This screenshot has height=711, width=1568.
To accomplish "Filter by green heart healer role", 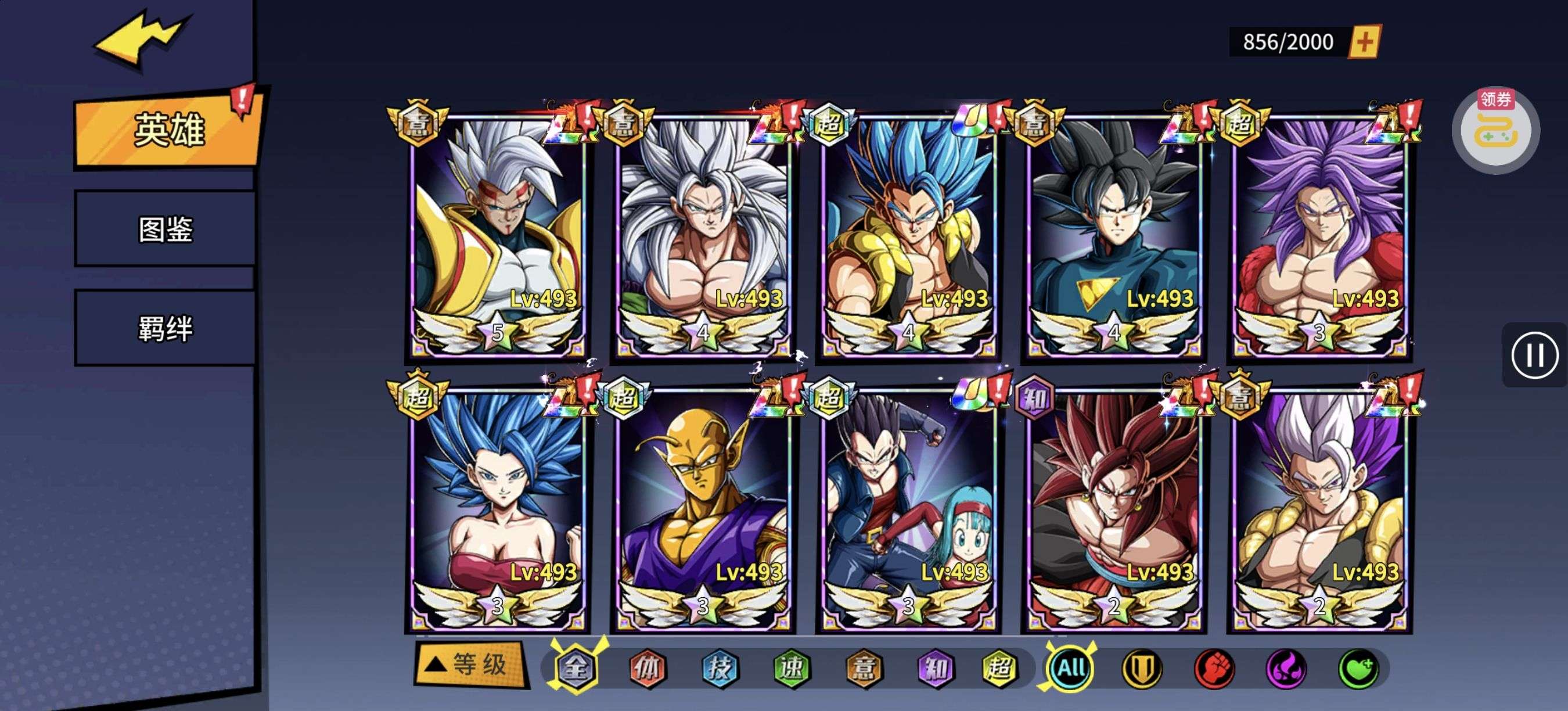I will point(1358,669).
